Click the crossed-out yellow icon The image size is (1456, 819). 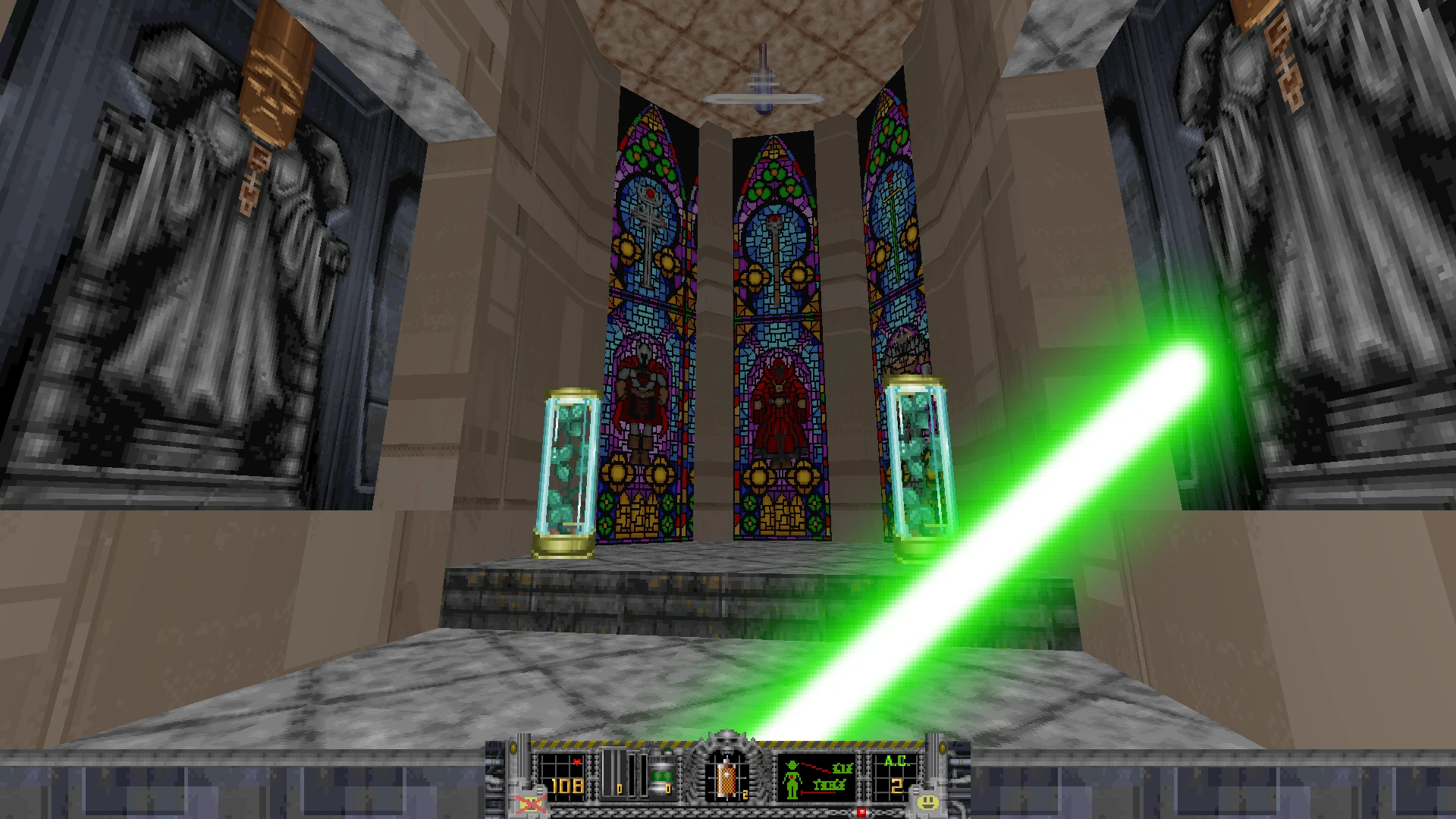529,802
